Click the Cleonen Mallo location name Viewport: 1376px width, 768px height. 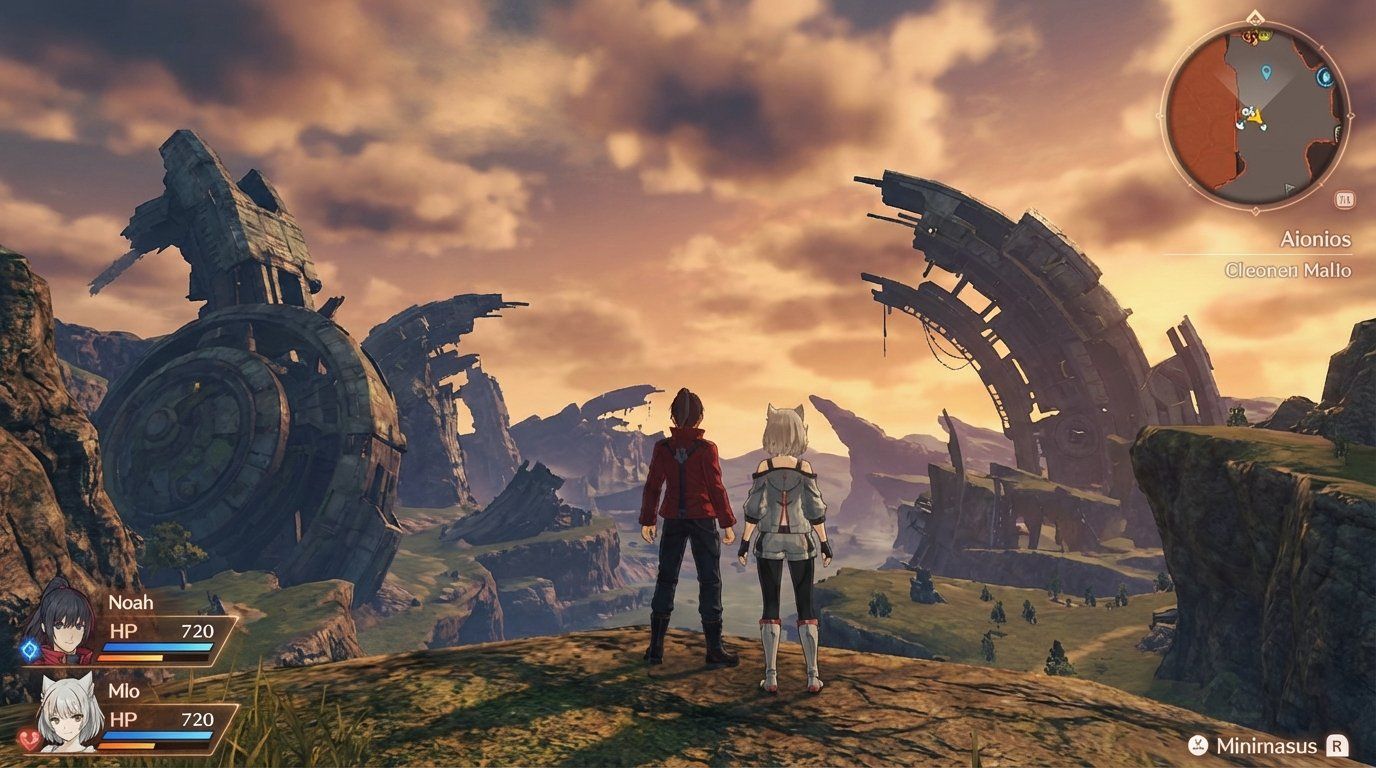point(1288,269)
